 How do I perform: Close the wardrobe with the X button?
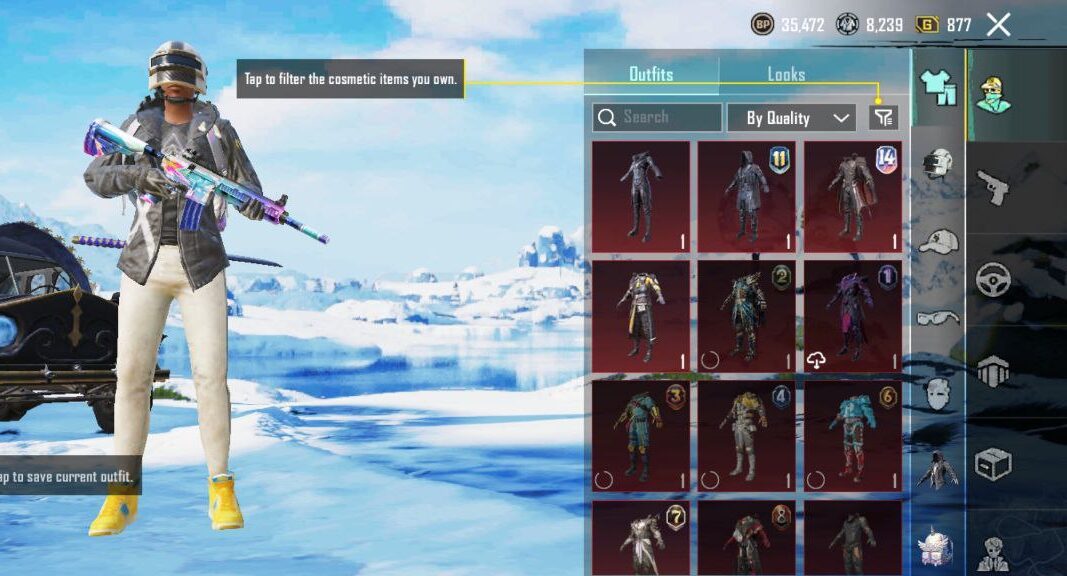coord(998,25)
